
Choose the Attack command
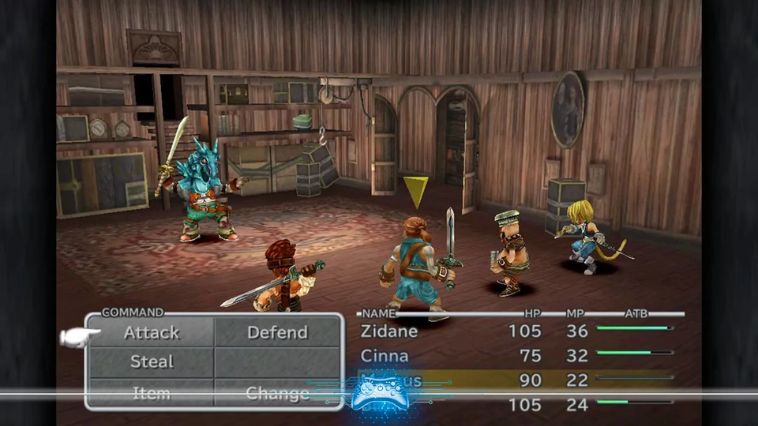click(152, 333)
